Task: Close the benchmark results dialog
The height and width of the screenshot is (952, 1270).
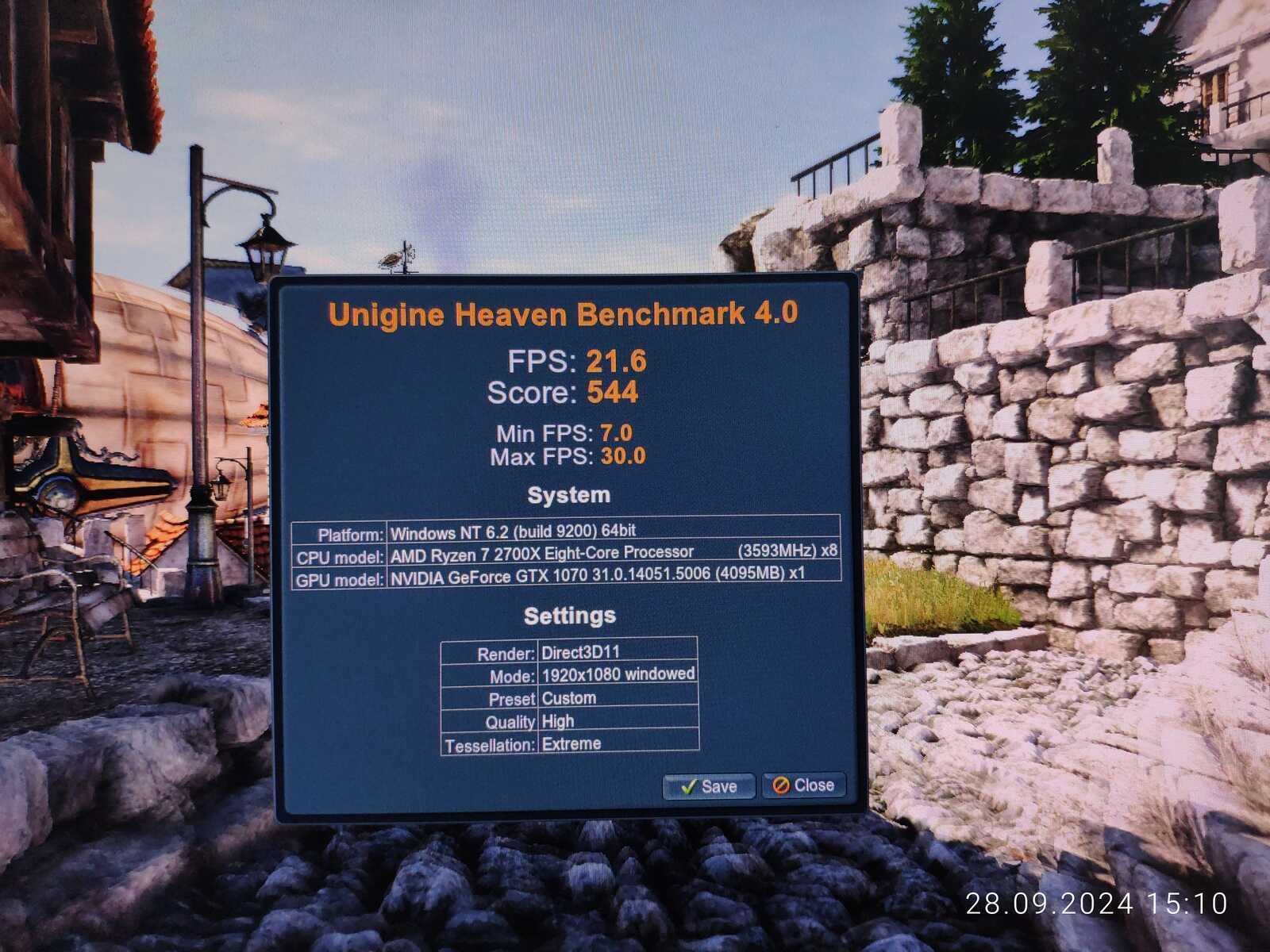Action: 803,785
